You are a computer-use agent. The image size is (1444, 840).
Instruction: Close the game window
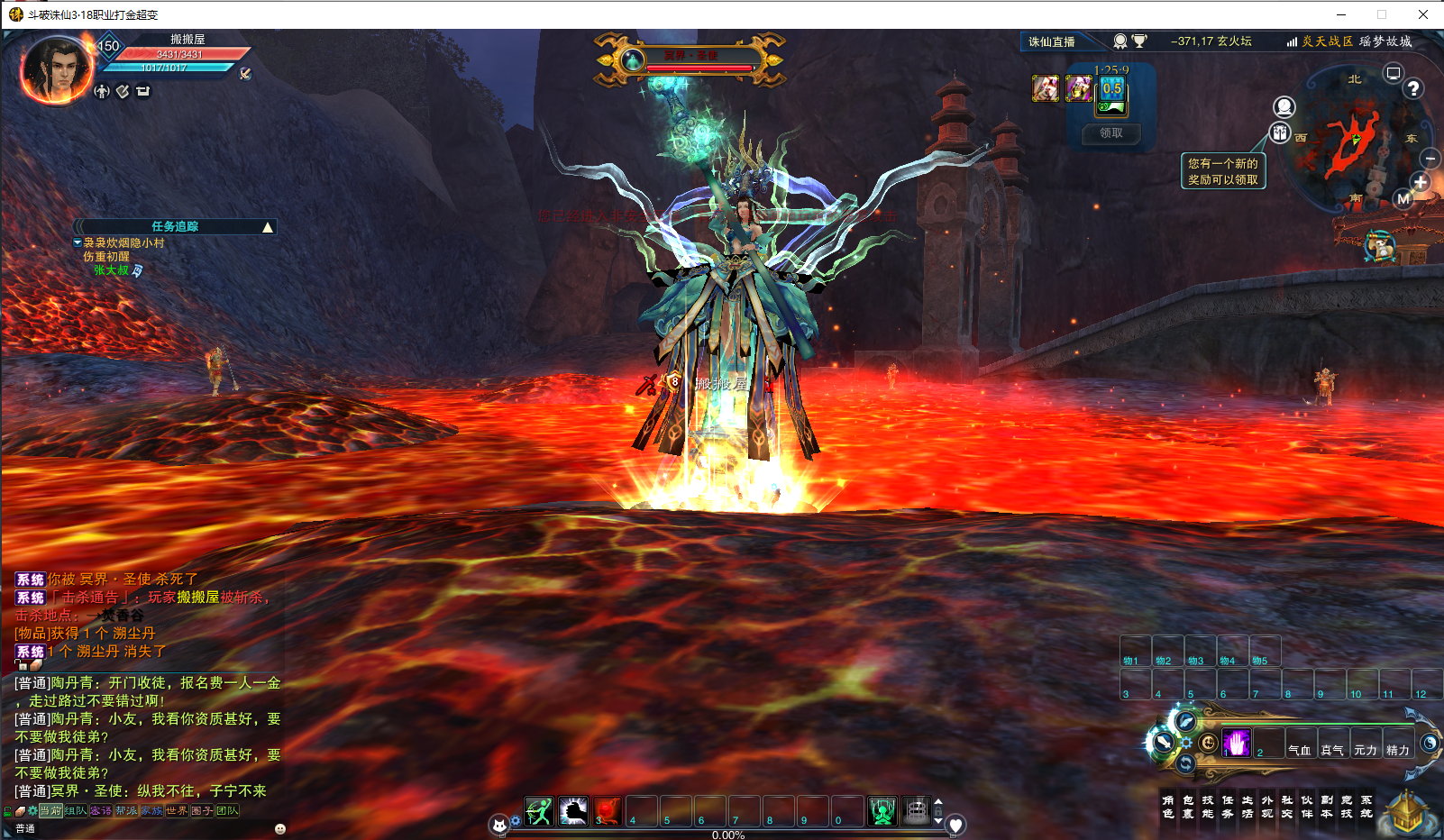tap(1423, 14)
